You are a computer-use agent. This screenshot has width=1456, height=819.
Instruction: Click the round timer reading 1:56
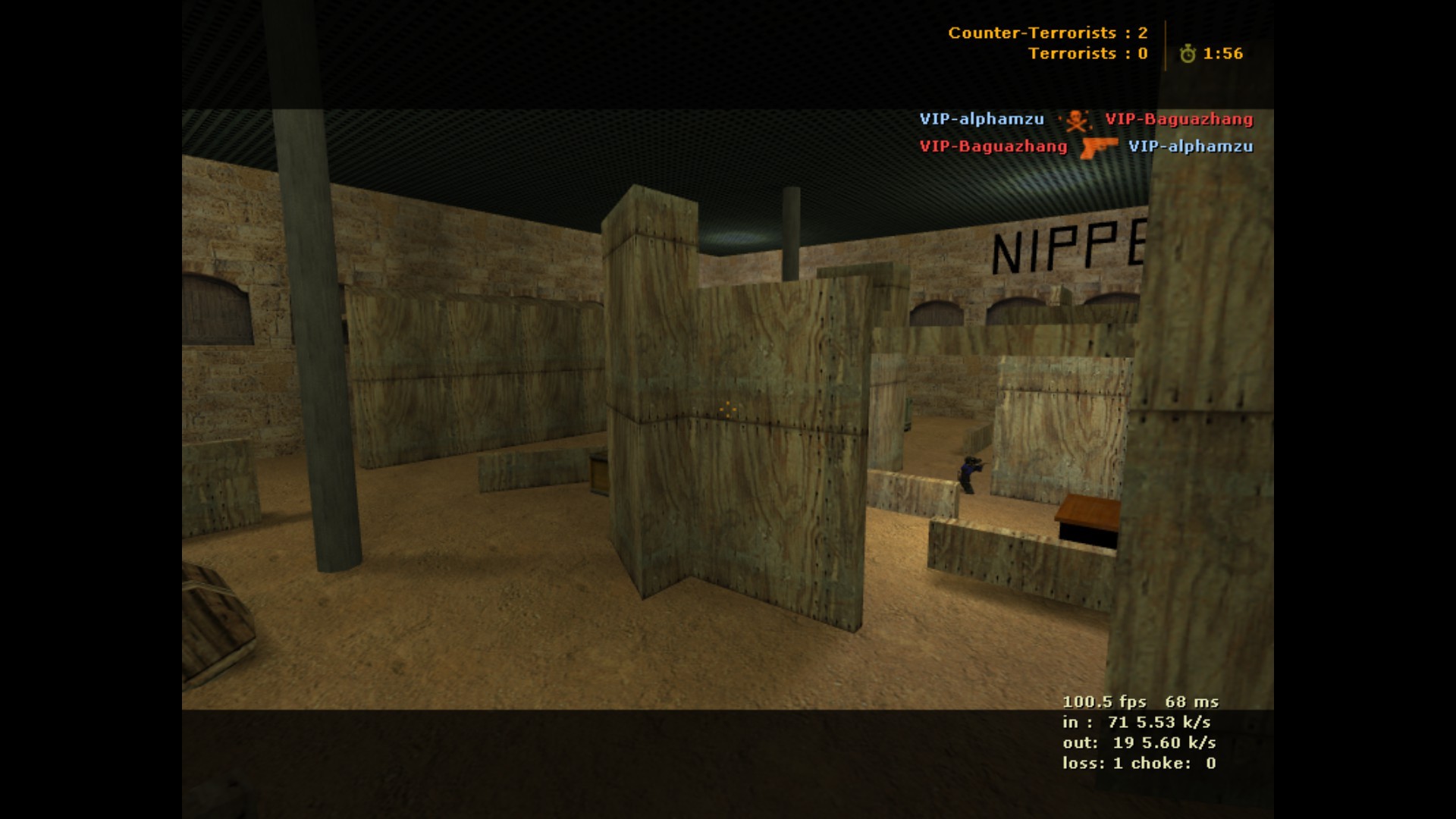tap(1222, 54)
